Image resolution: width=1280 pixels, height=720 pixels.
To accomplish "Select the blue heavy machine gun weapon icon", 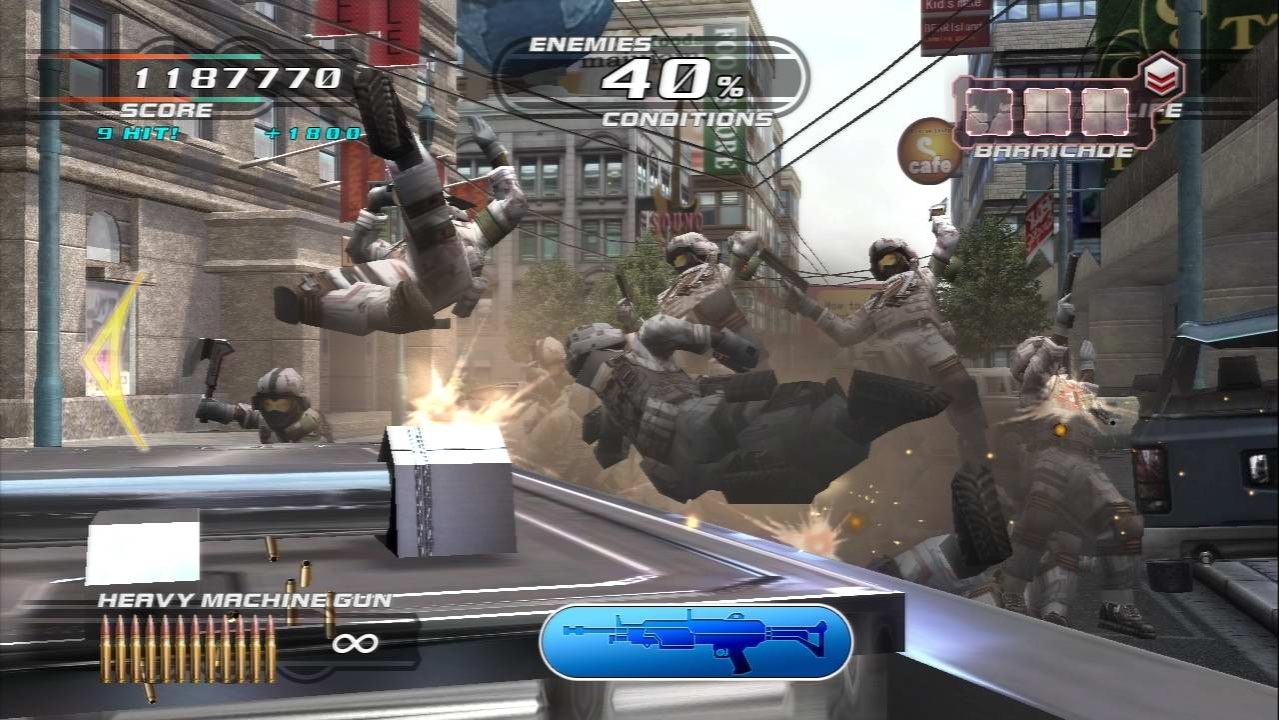I will 694,642.
